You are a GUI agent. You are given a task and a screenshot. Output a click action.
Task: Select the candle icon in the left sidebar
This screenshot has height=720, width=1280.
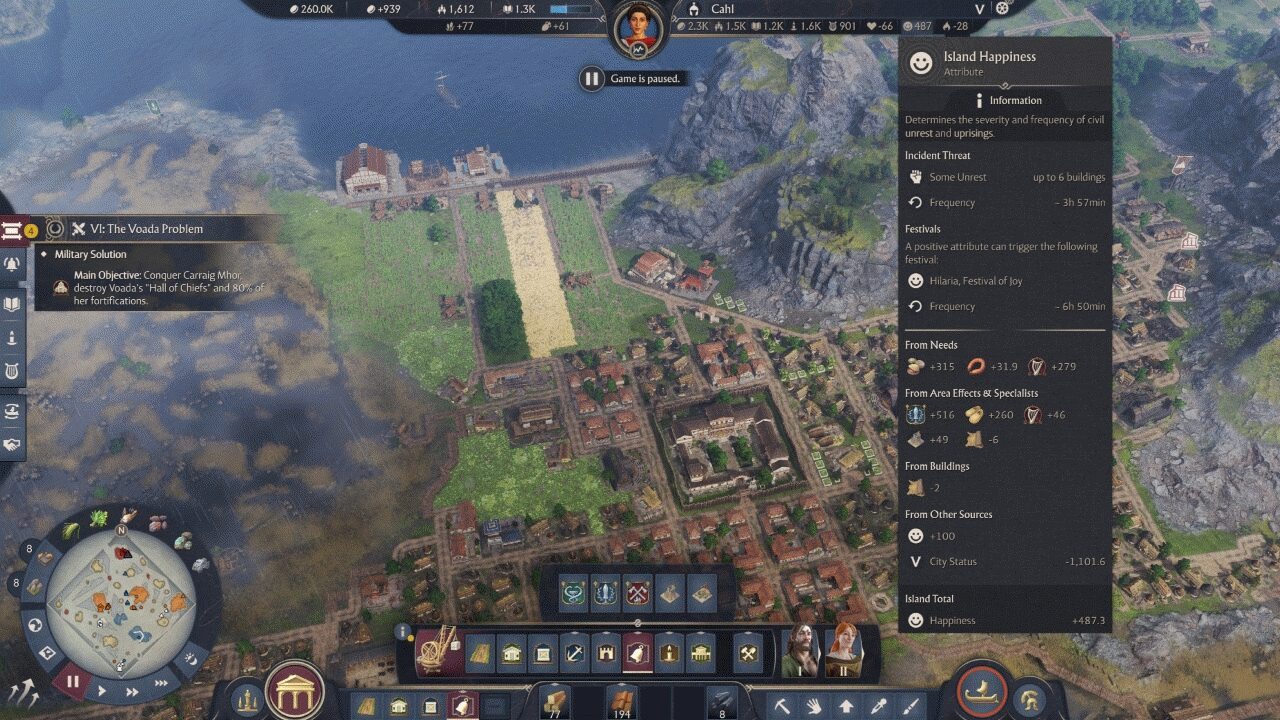[10, 336]
